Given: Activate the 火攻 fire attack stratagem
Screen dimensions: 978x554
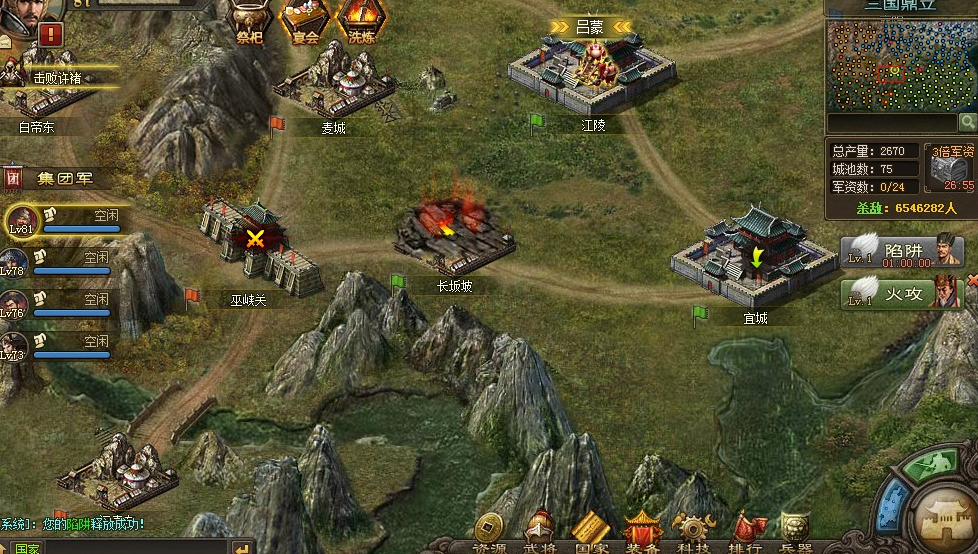Looking at the screenshot, I should [x=900, y=293].
